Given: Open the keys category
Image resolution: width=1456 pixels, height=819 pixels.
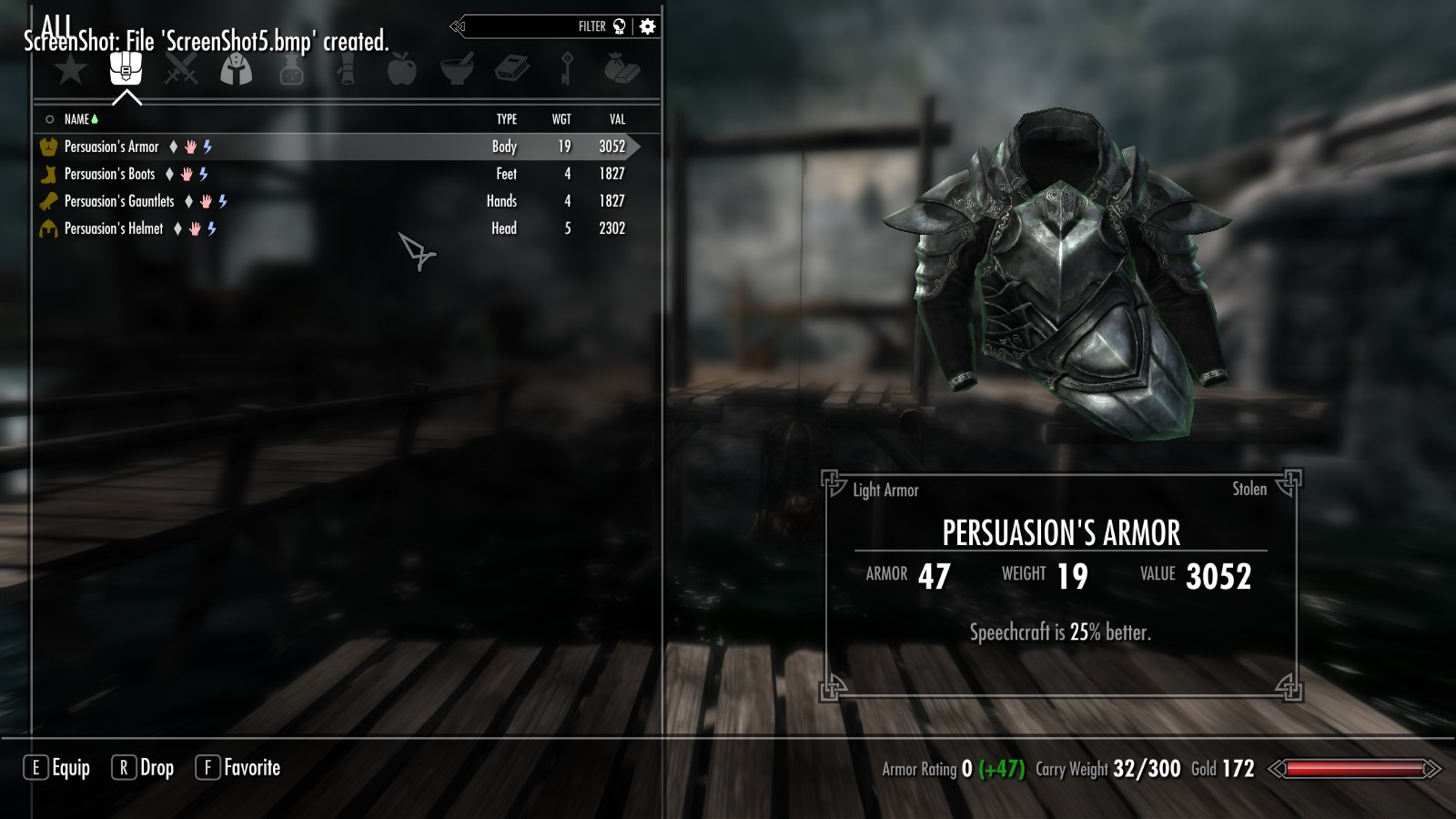Looking at the screenshot, I should point(567,69).
